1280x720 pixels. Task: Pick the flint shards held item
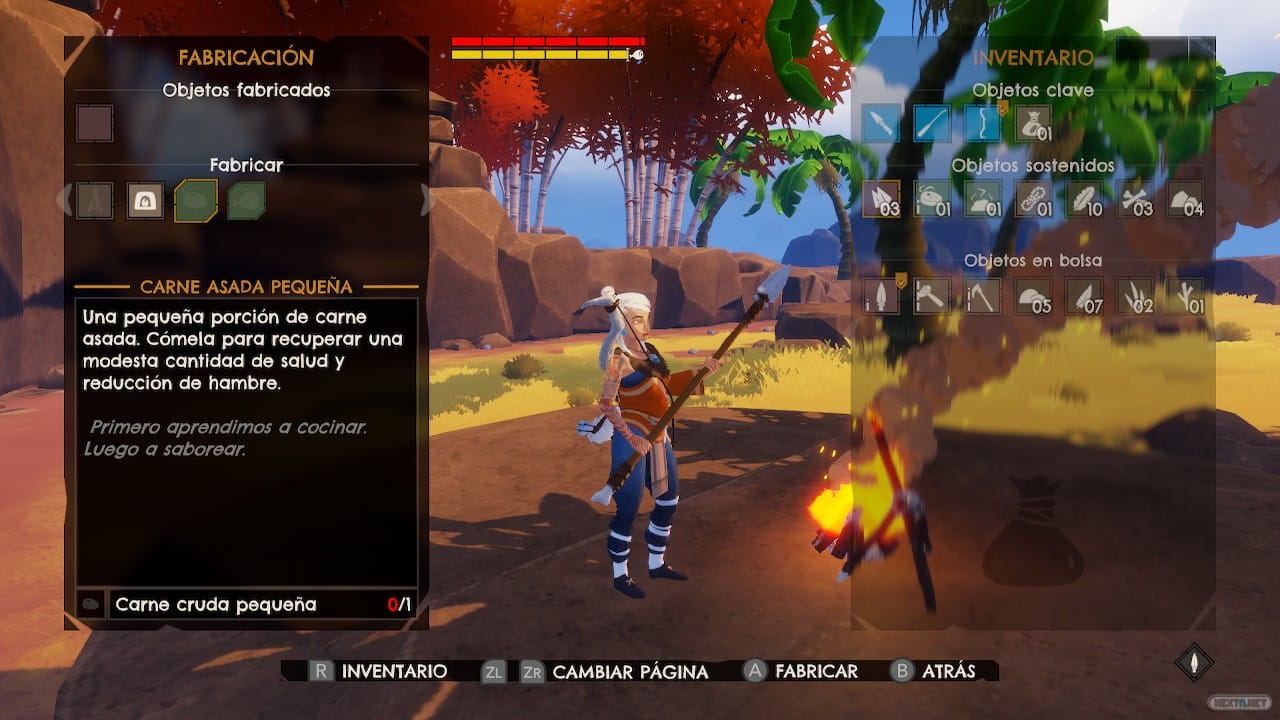tap(881, 199)
